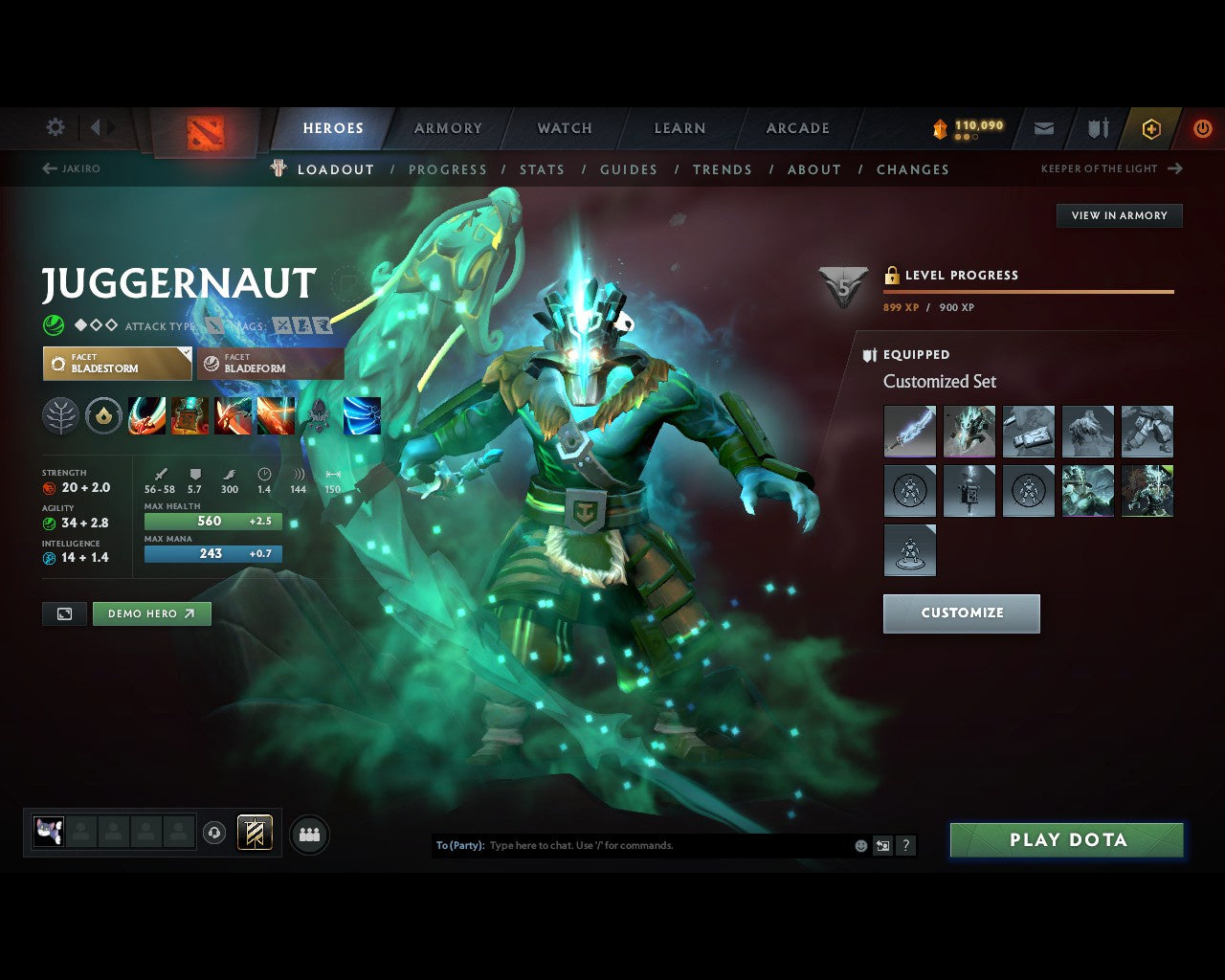Select the Blade Fury ability icon
The image size is (1225, 980).
pos(146,415)
